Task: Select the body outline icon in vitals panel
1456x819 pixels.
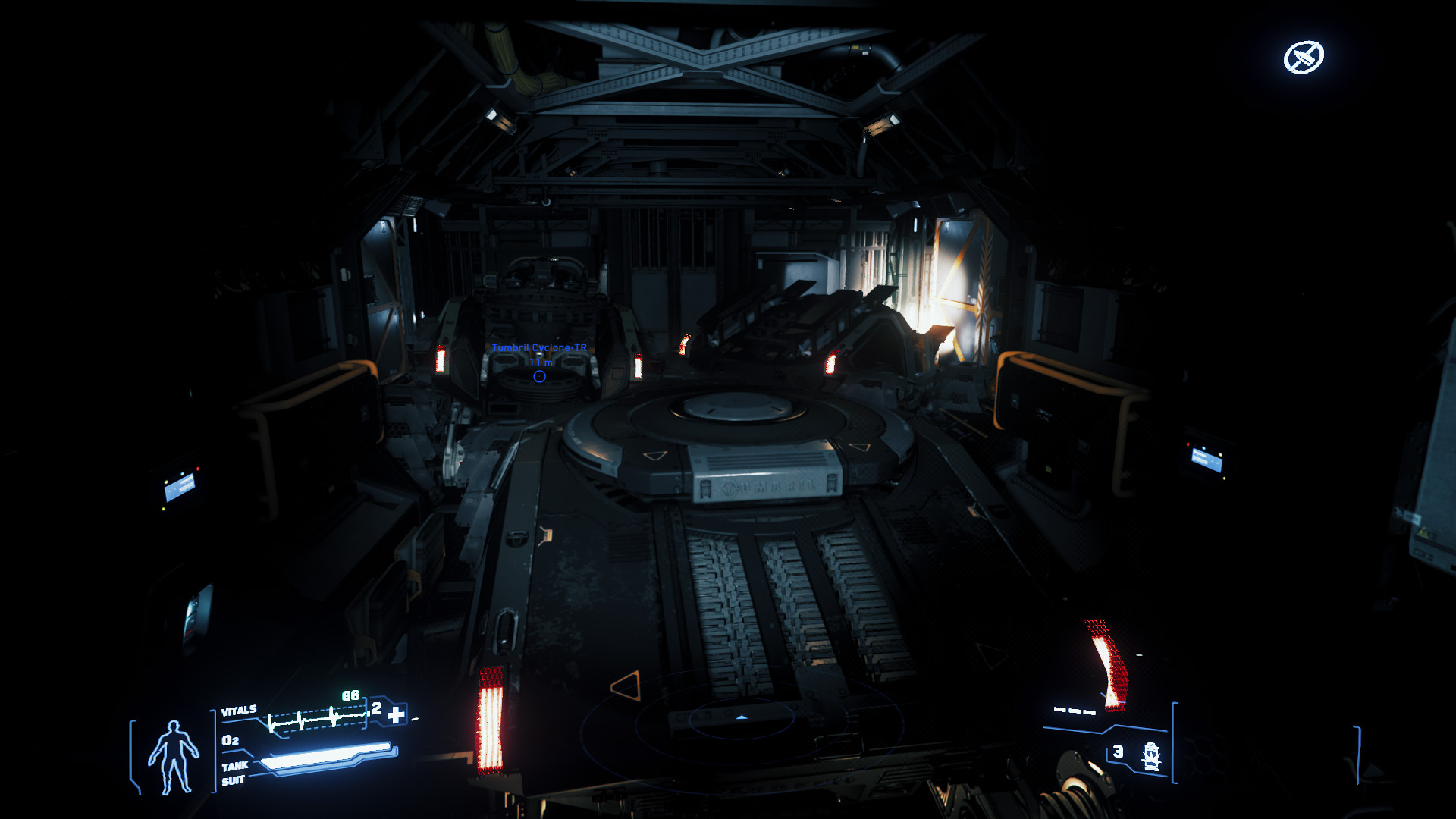Action: coord(173,755)
